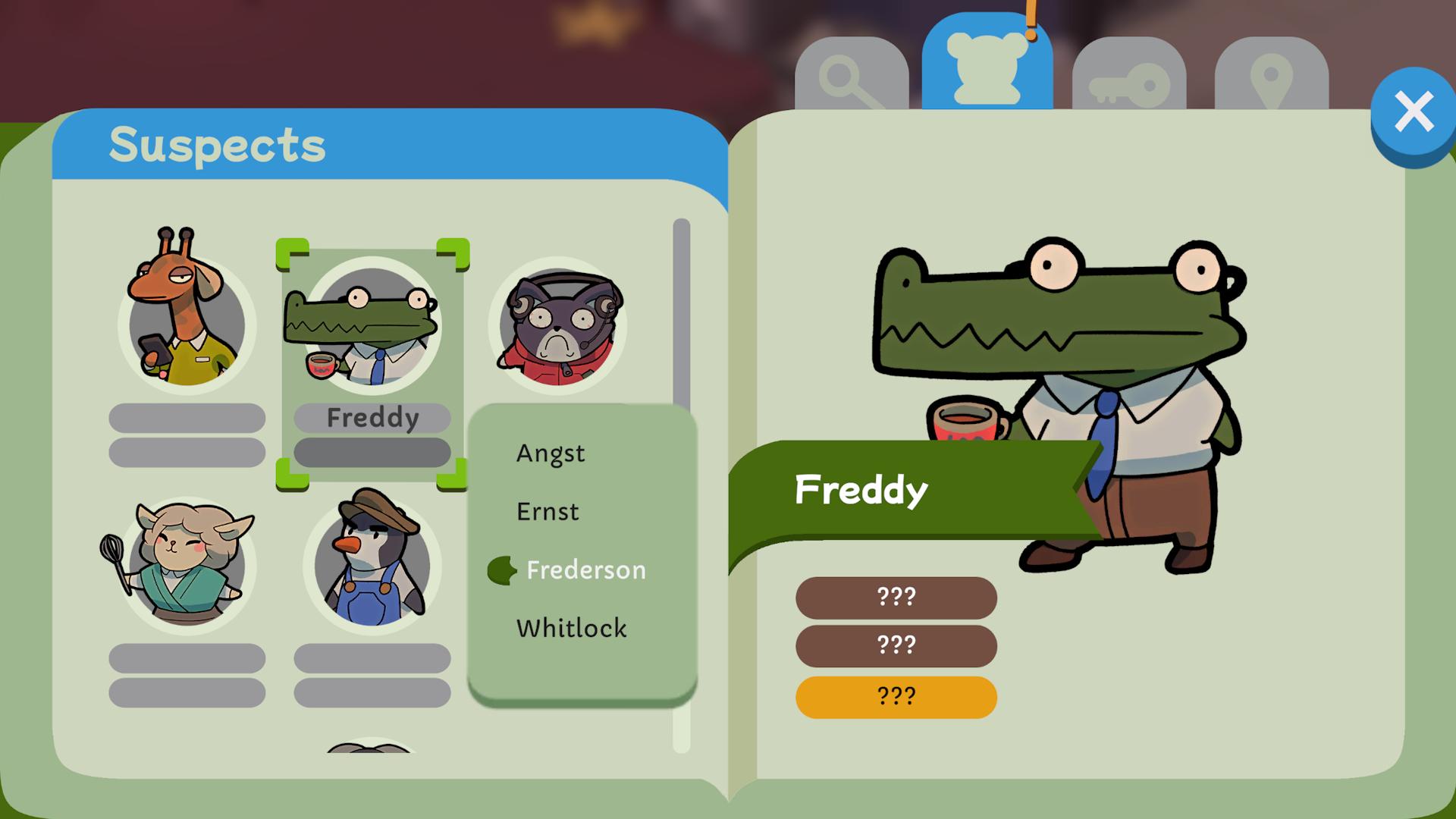Screen dimensions: 1456x819
Task: Click the first brown ??? attribute
Action: point(896,596)
